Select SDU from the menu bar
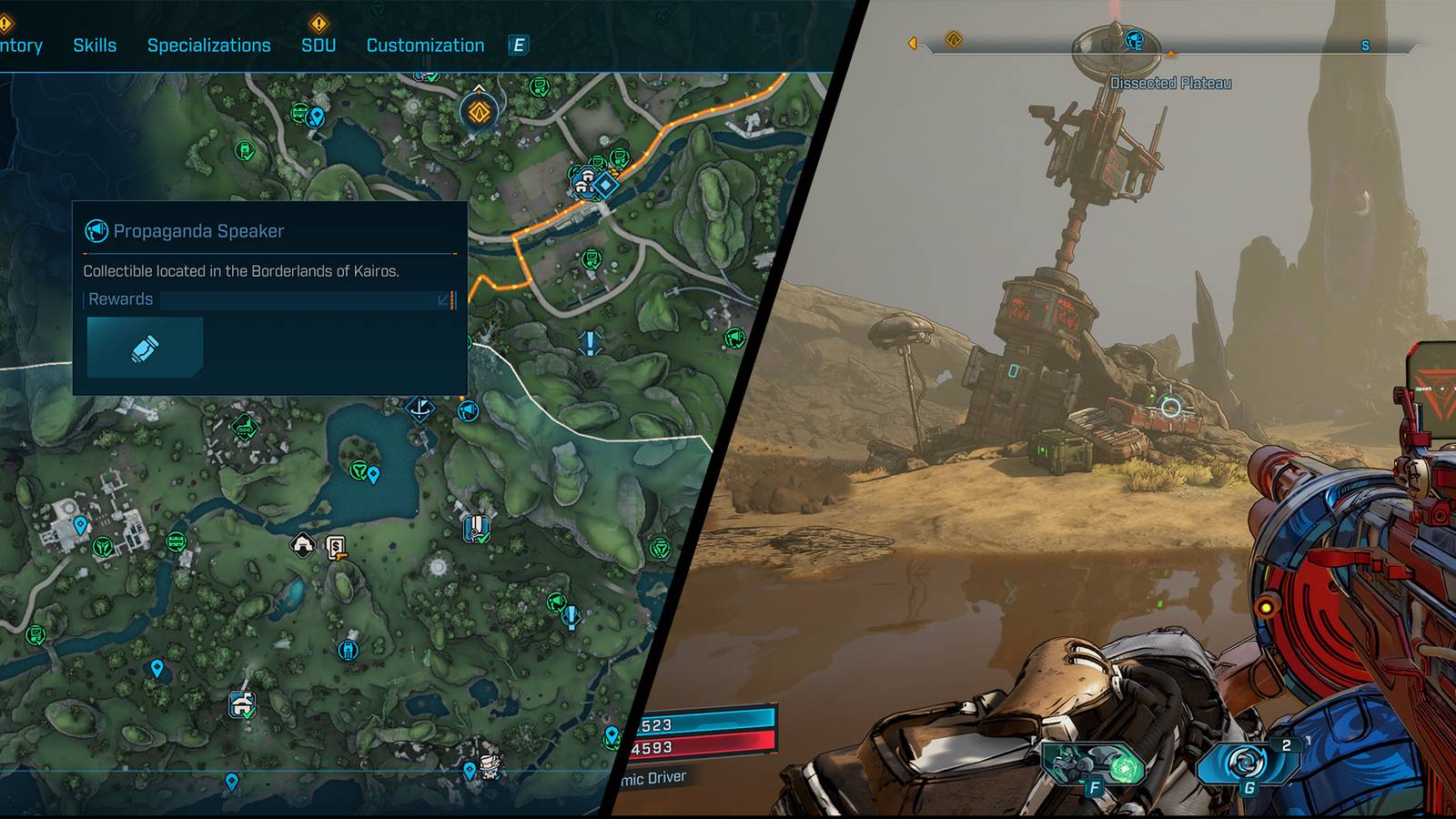 pyautogui.click(x=318, y=45)
